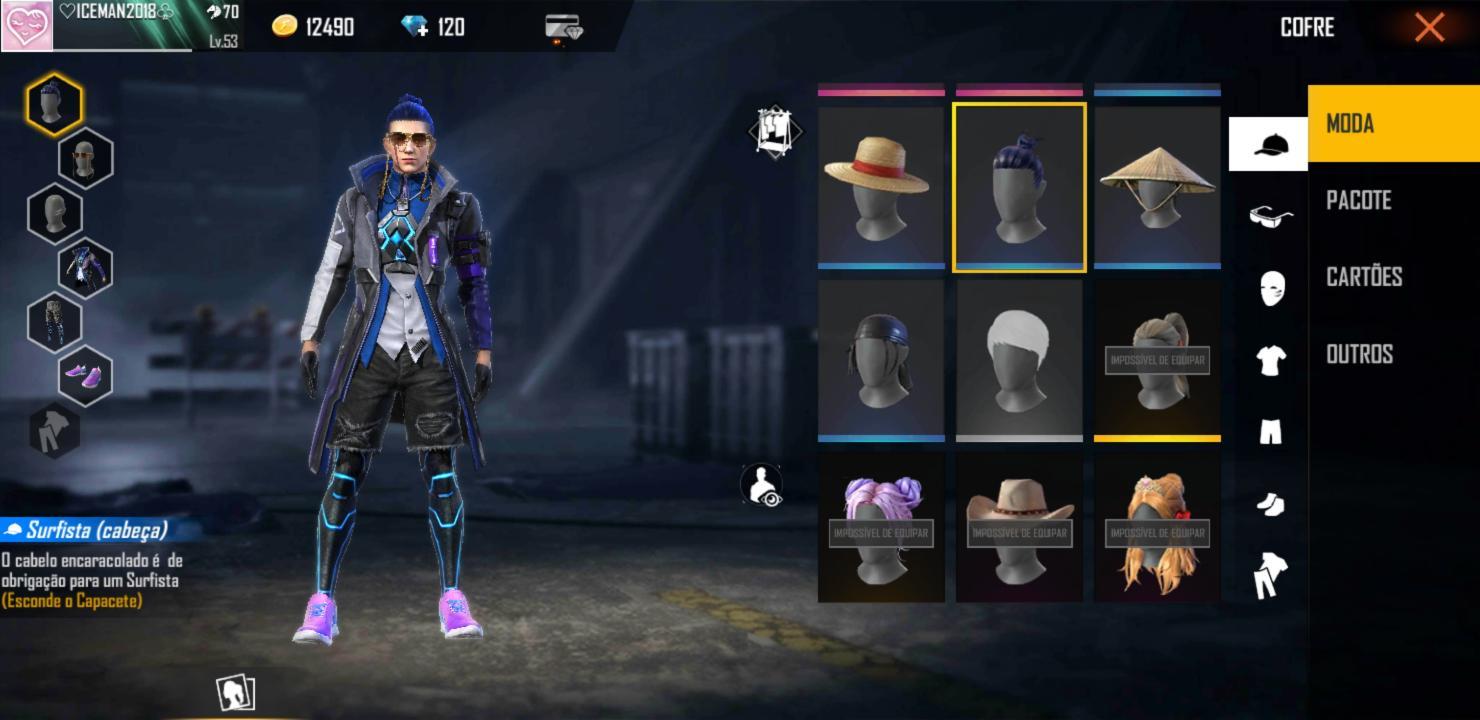Open the glasses category
The height and width of the screenshot is (720, 1480).
pos(1270,216)
